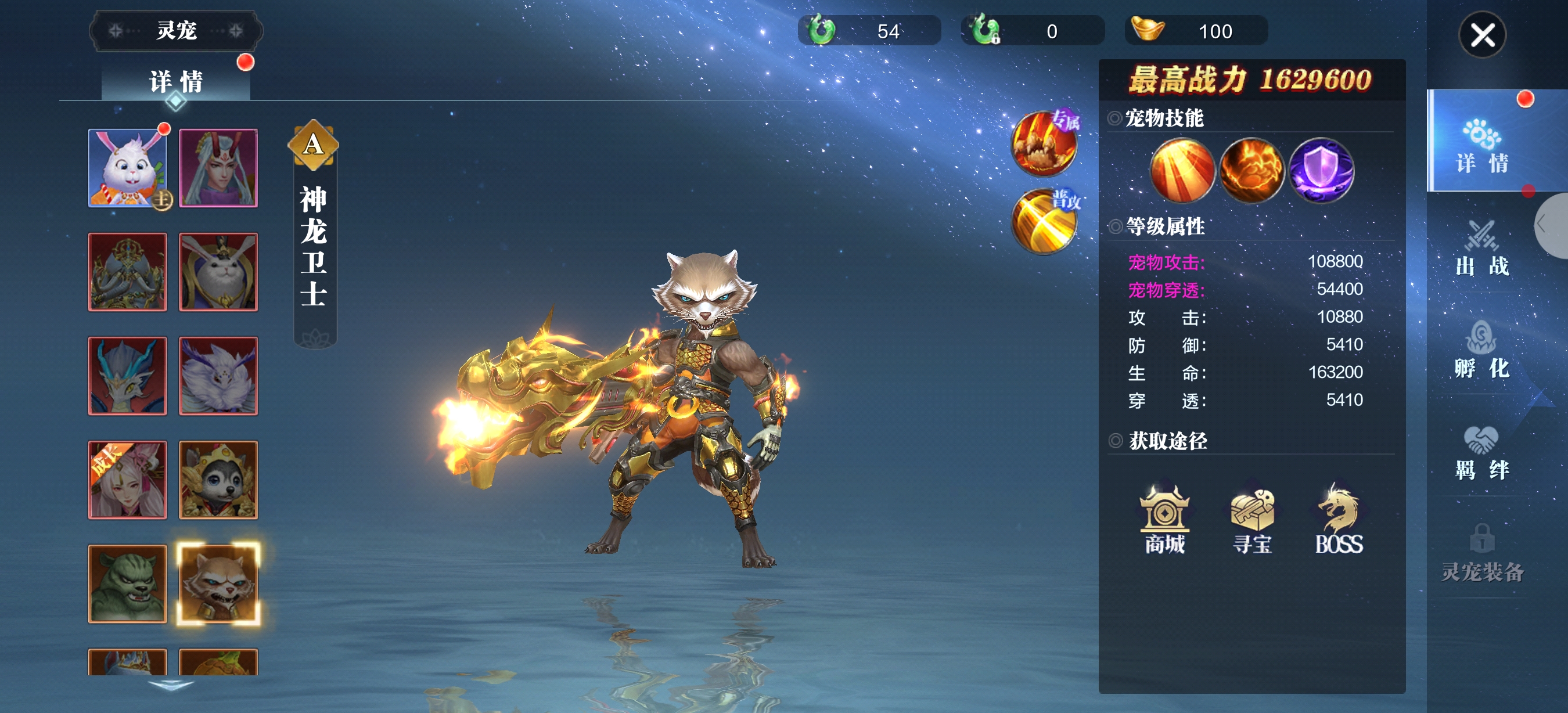Open the 商城 shop source
This screenshot has height=713, width=1568.
[1164, 519]
